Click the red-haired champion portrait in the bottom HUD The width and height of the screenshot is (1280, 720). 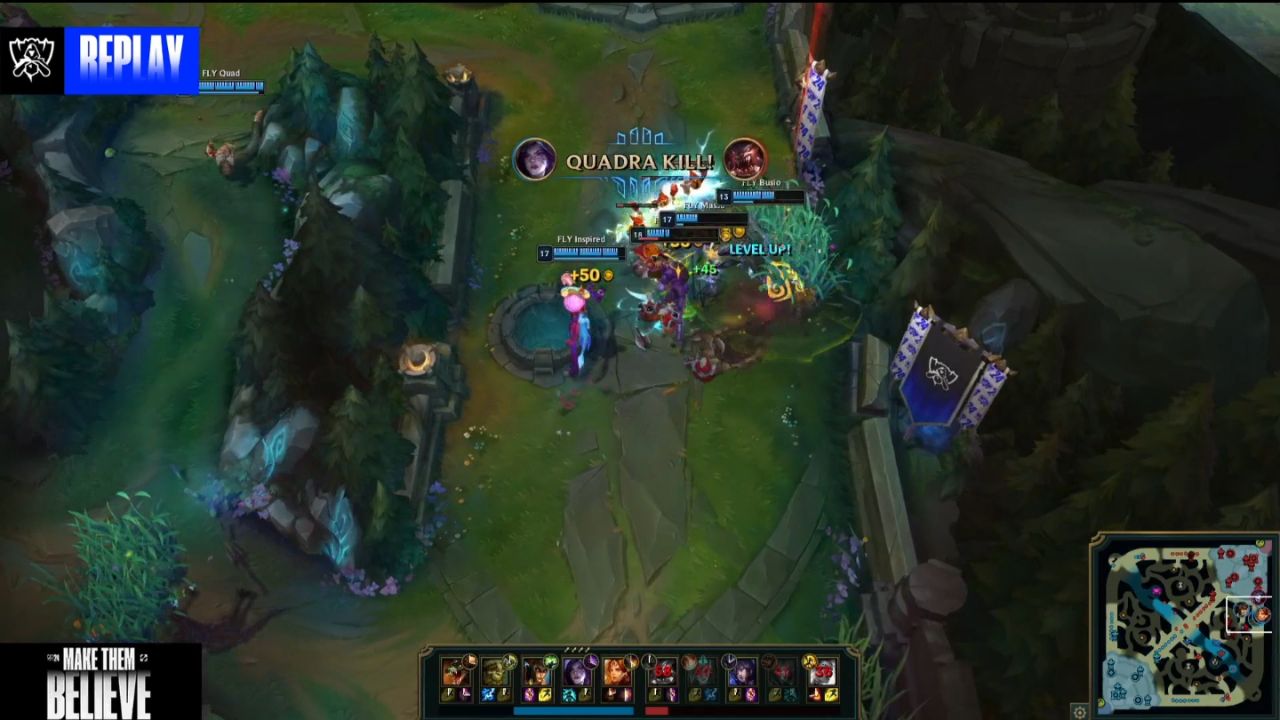click(615, 672)
